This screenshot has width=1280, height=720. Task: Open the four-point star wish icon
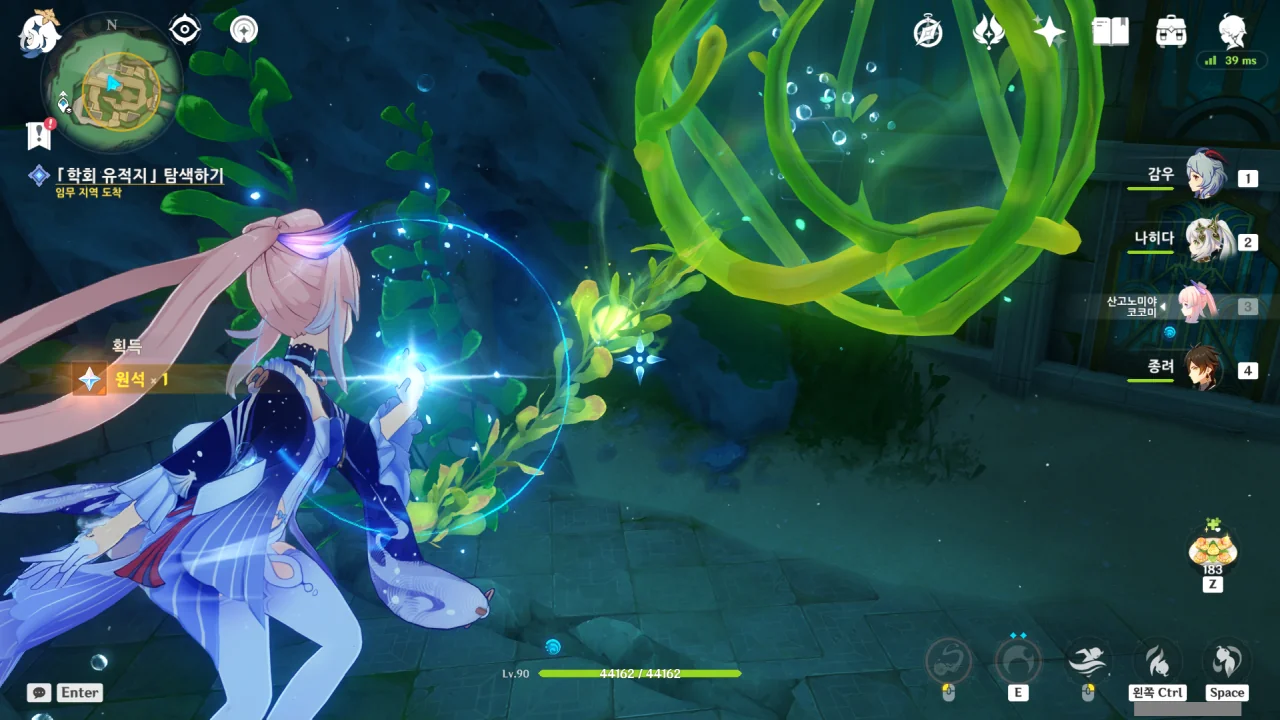[1049, 33]
